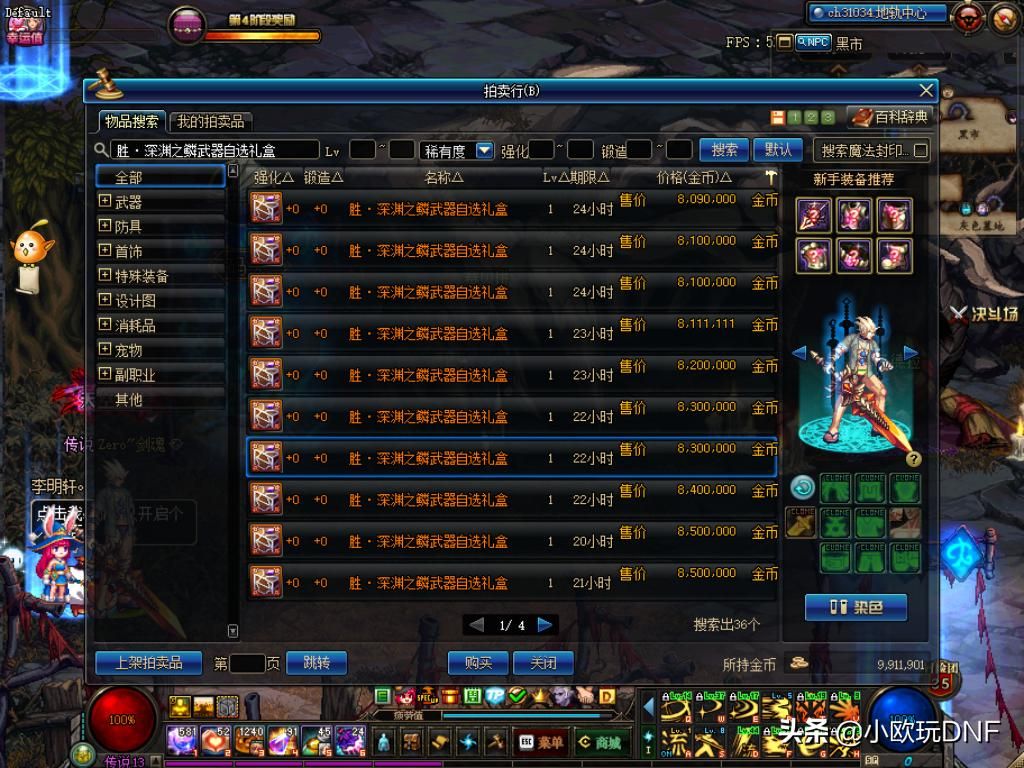Go to the next results page arrow

point(545,625)
